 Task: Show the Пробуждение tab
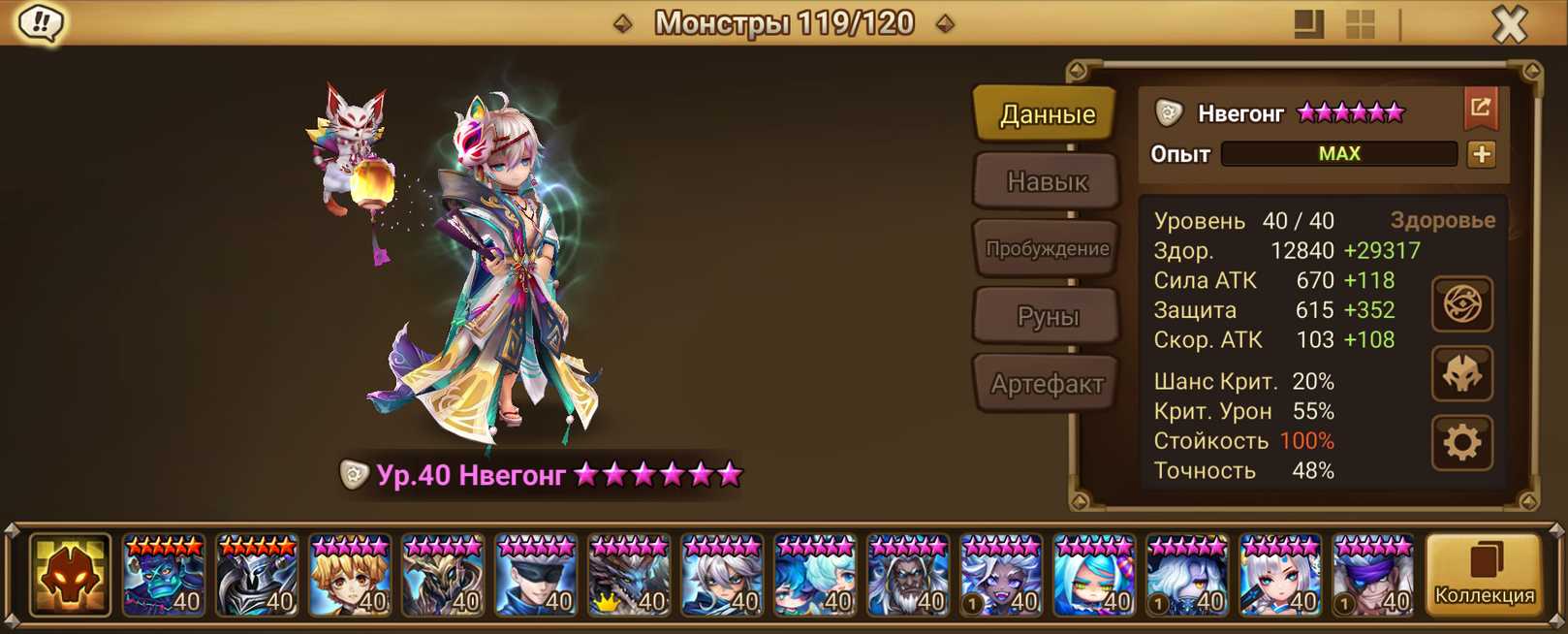click(x=1047, y=248)
